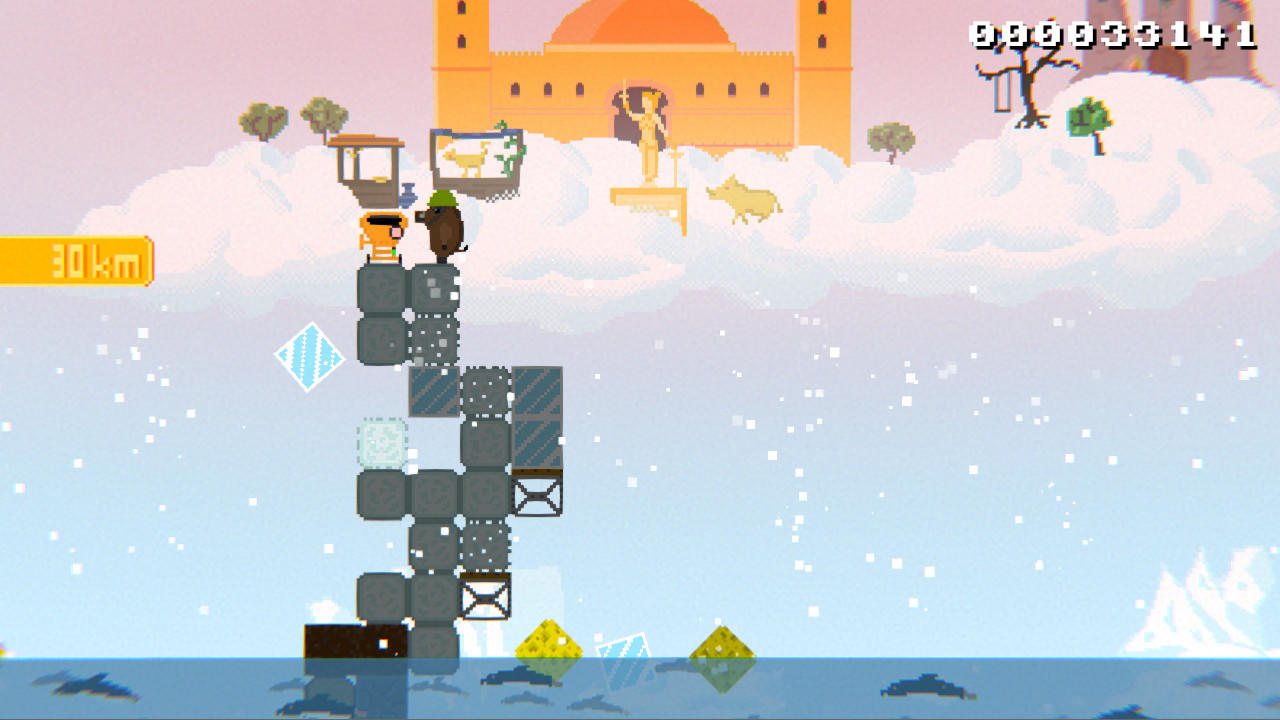
Task: Select the blue diamond gem
Action: click(312, 353)
